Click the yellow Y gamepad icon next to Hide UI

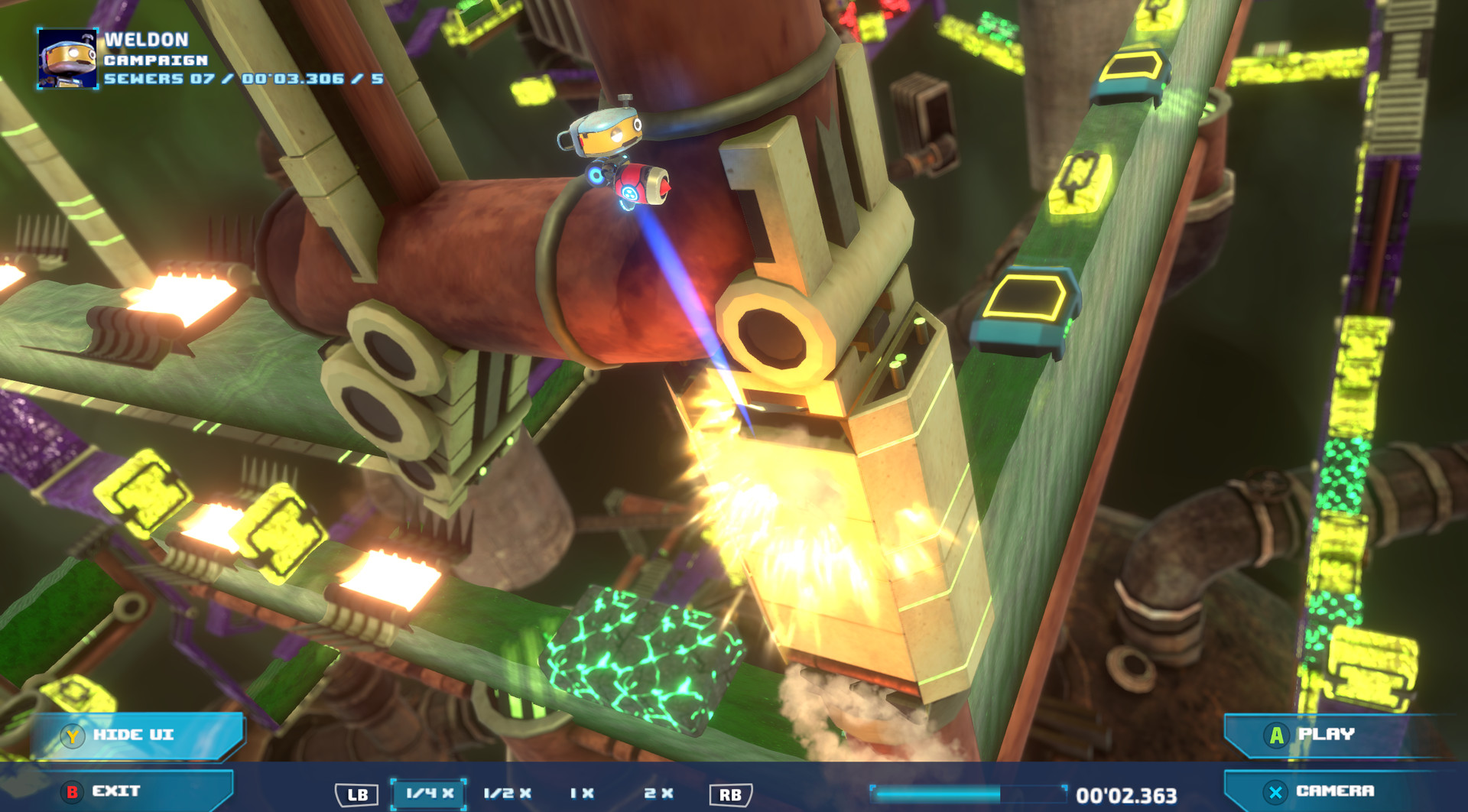[x=71, y=735]
